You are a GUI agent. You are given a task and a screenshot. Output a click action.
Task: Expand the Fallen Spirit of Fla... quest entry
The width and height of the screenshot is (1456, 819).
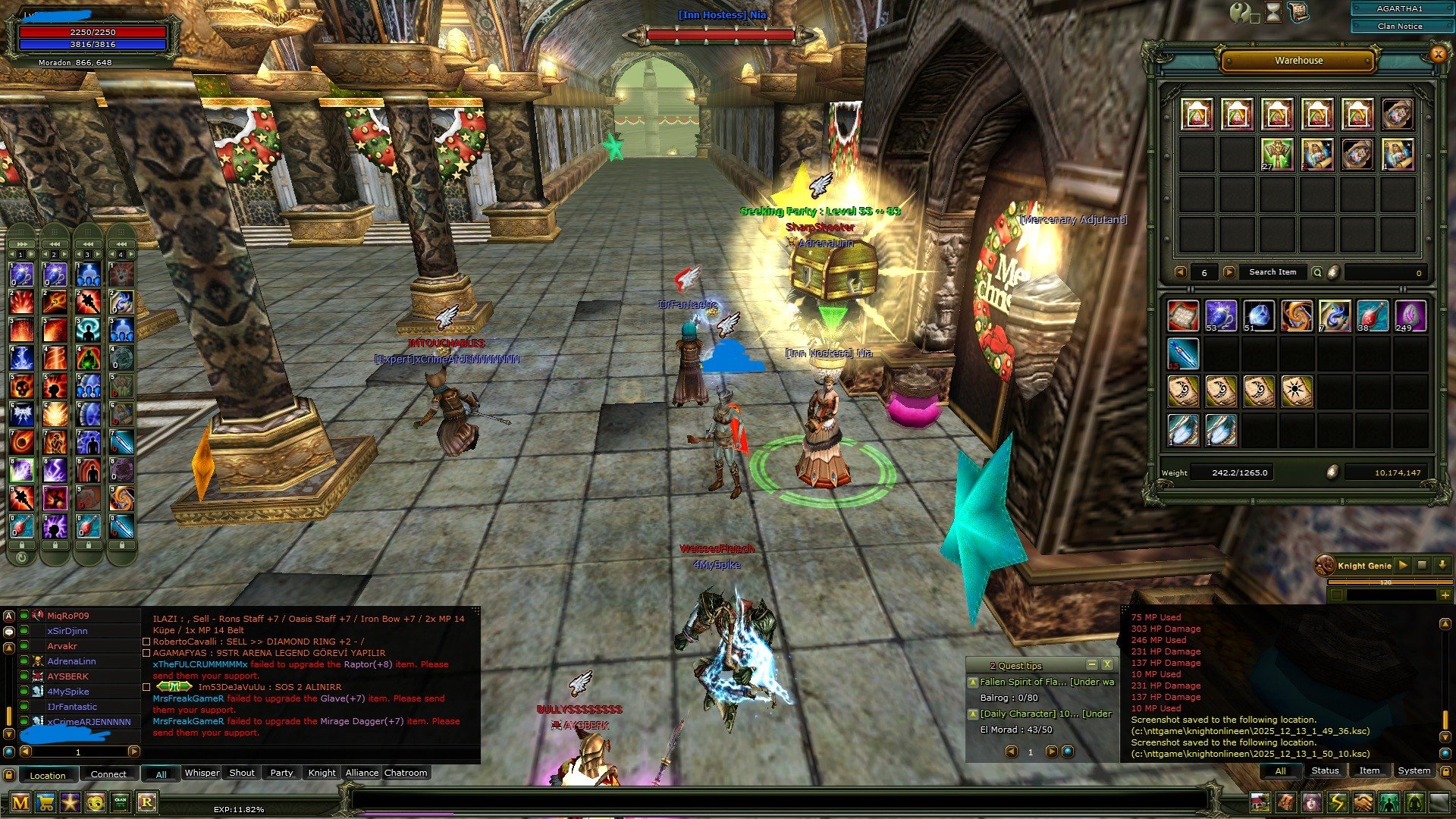[974, 681]
